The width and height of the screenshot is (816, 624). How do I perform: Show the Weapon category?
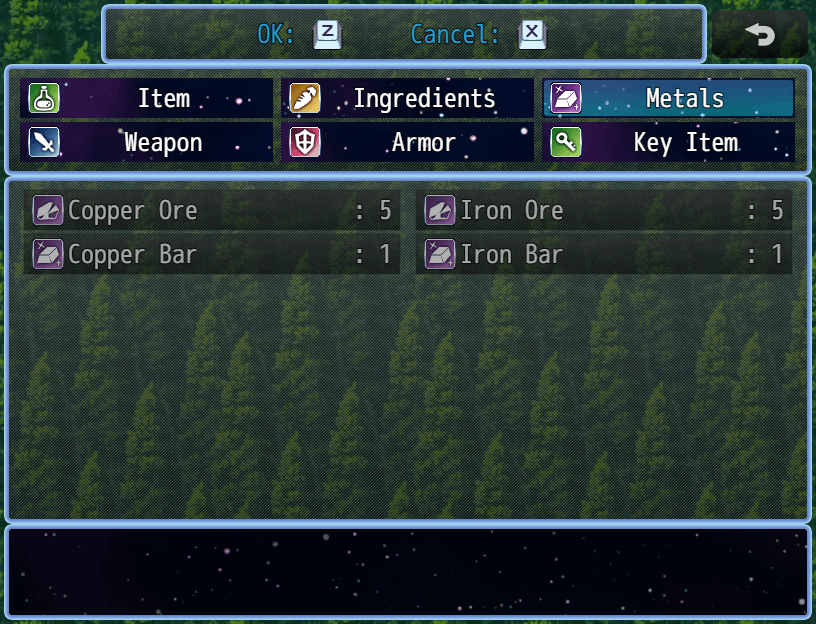tap(146, 143)
